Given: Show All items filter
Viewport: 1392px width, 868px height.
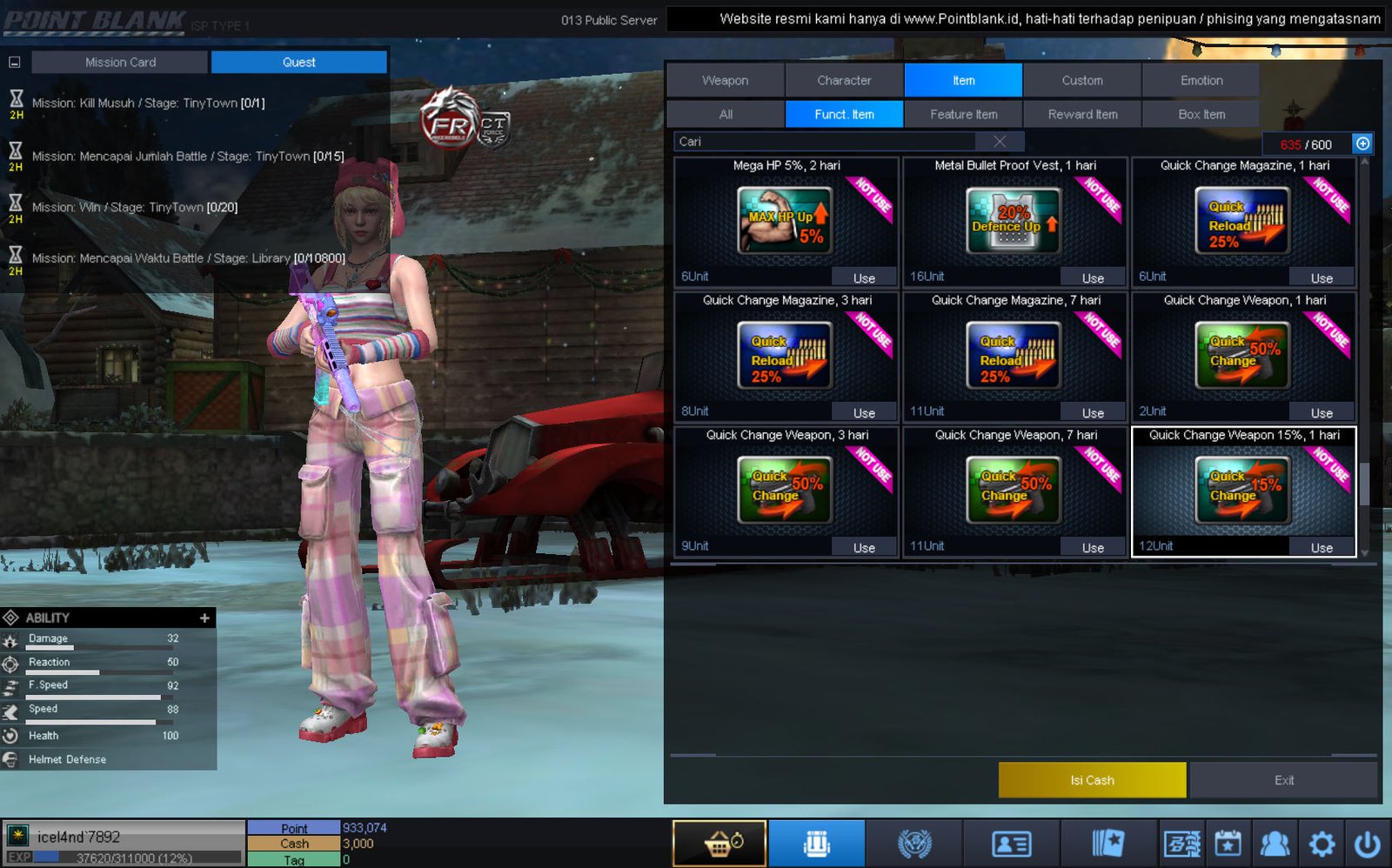Looking at the screenshot, I should (726, 114).
